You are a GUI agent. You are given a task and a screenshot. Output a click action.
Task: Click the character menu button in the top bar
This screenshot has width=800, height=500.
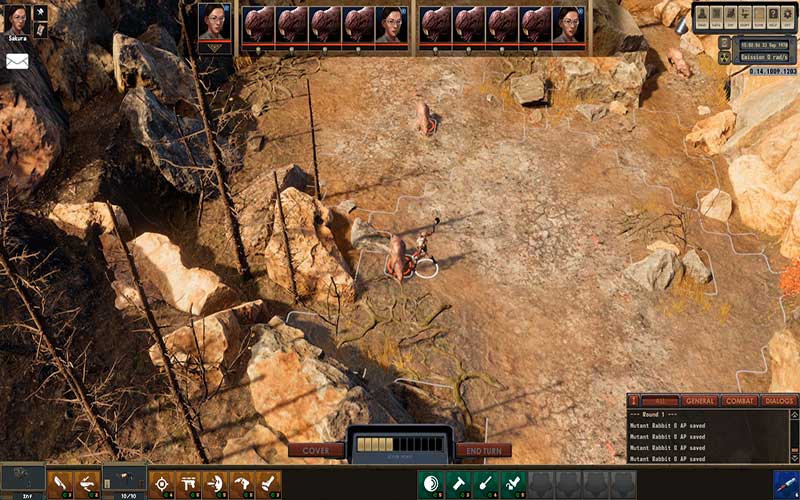click(x=703, y=15)
